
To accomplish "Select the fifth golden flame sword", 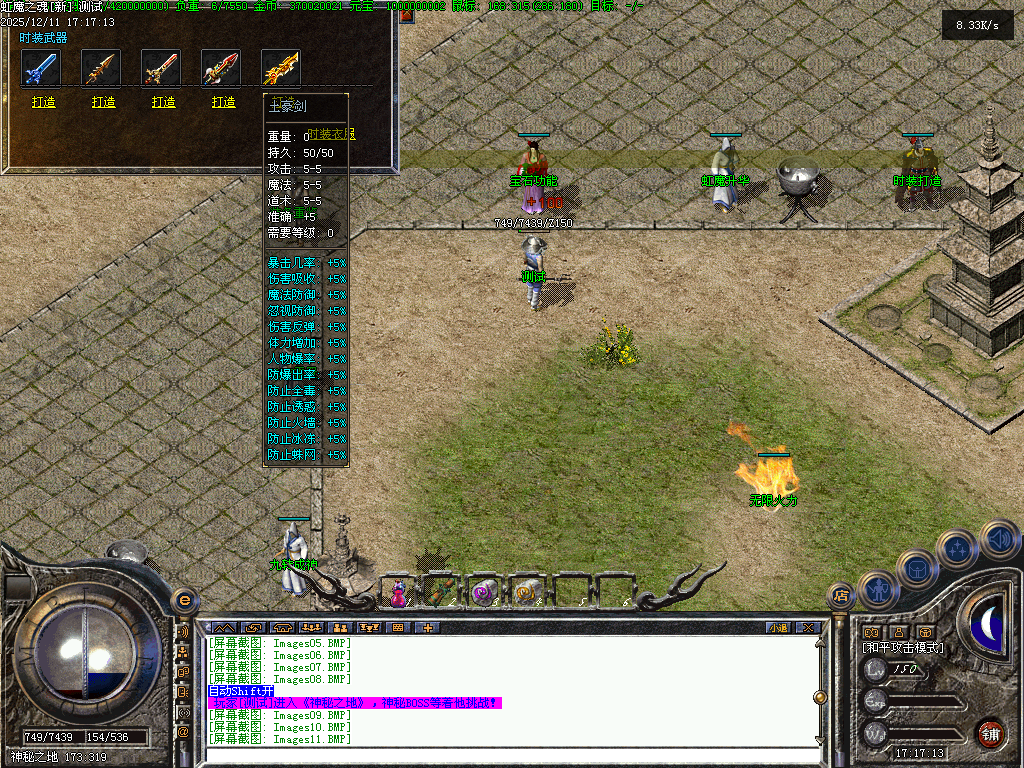I will (x=281, y=68).
